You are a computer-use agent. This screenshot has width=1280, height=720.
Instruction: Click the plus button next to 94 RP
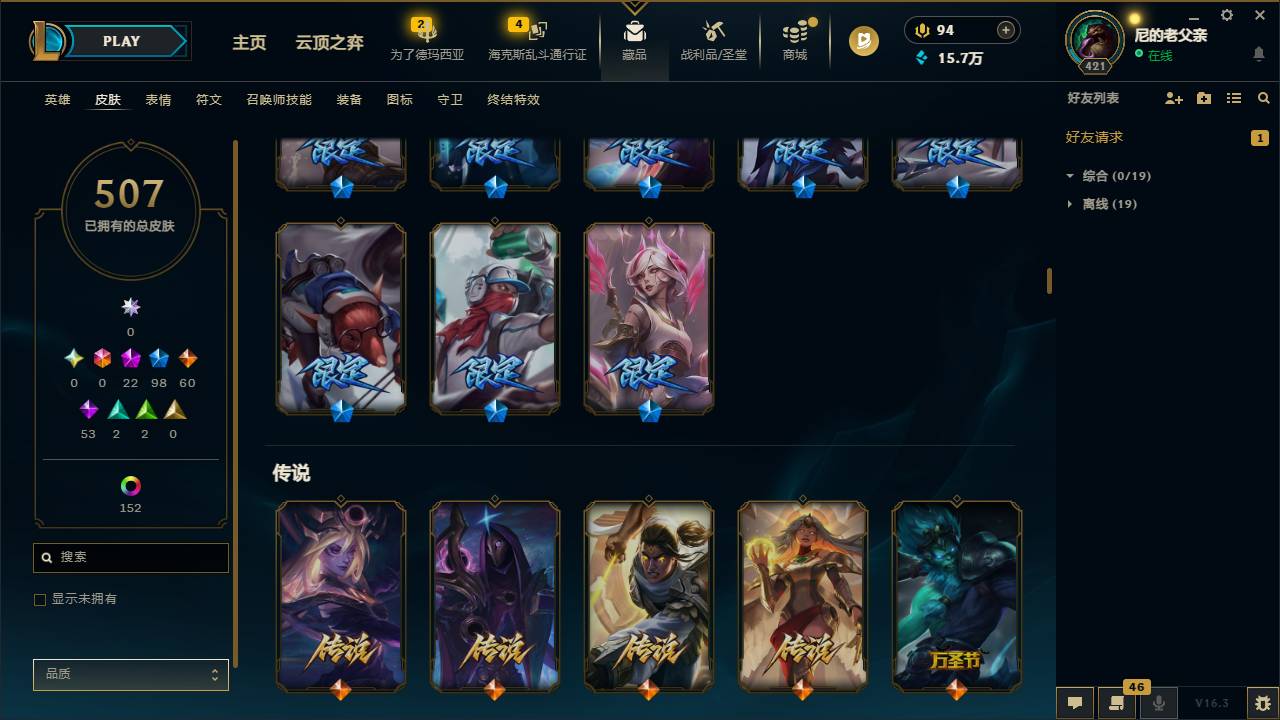point(1006,30)
